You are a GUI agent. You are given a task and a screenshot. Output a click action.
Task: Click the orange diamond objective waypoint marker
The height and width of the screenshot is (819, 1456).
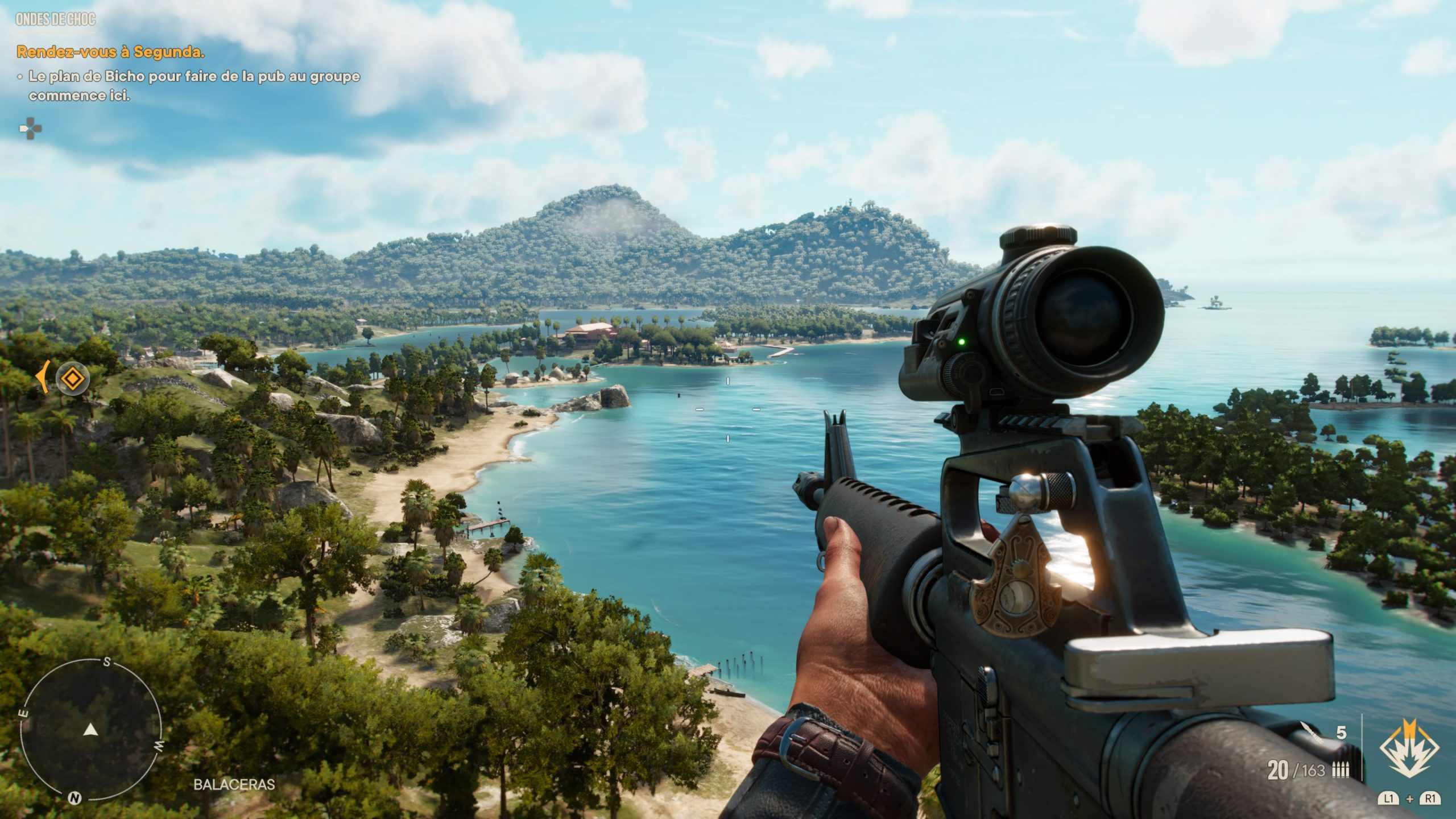coord(72,378)
